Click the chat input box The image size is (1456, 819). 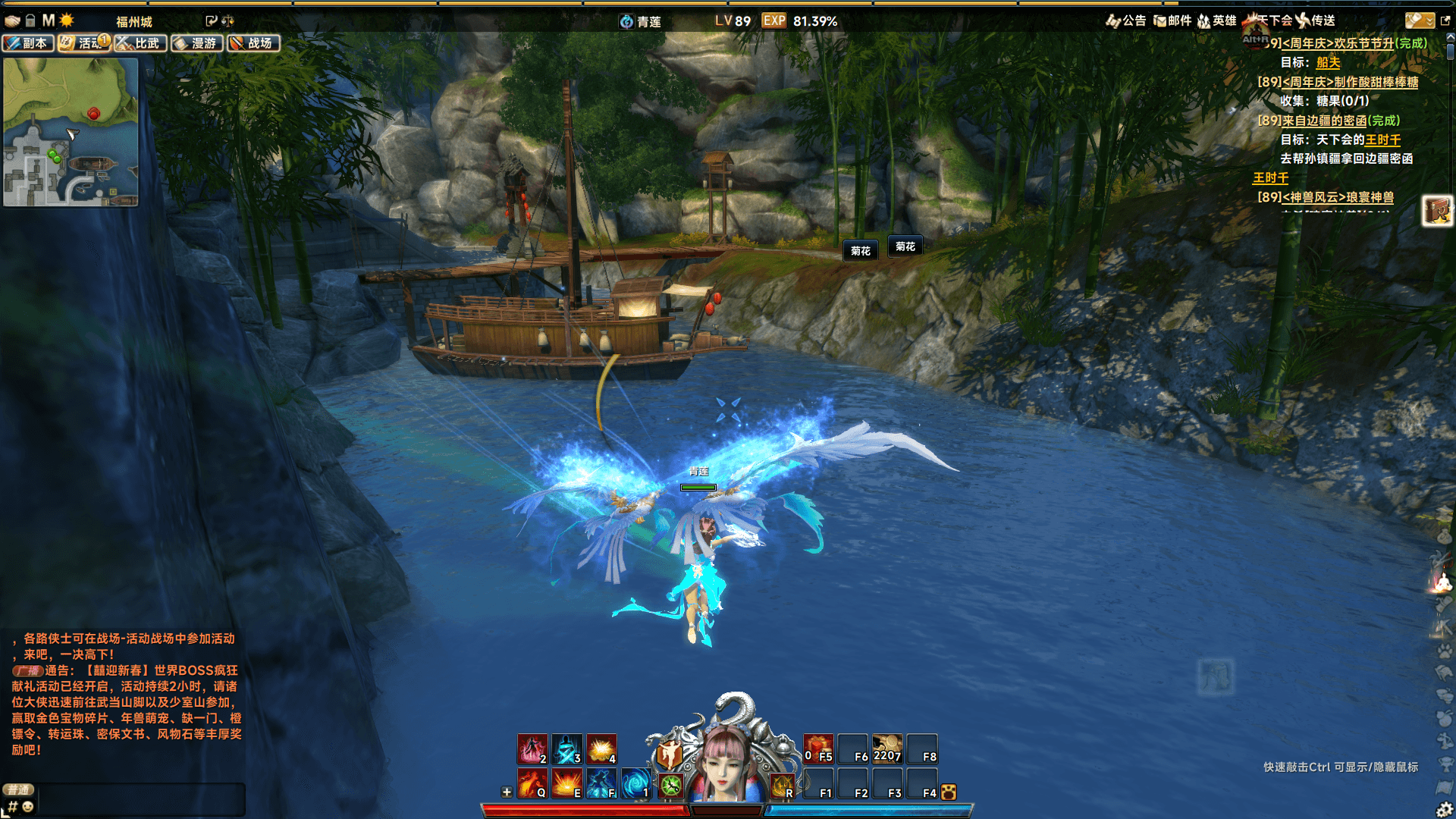click(x=140, y=799)
